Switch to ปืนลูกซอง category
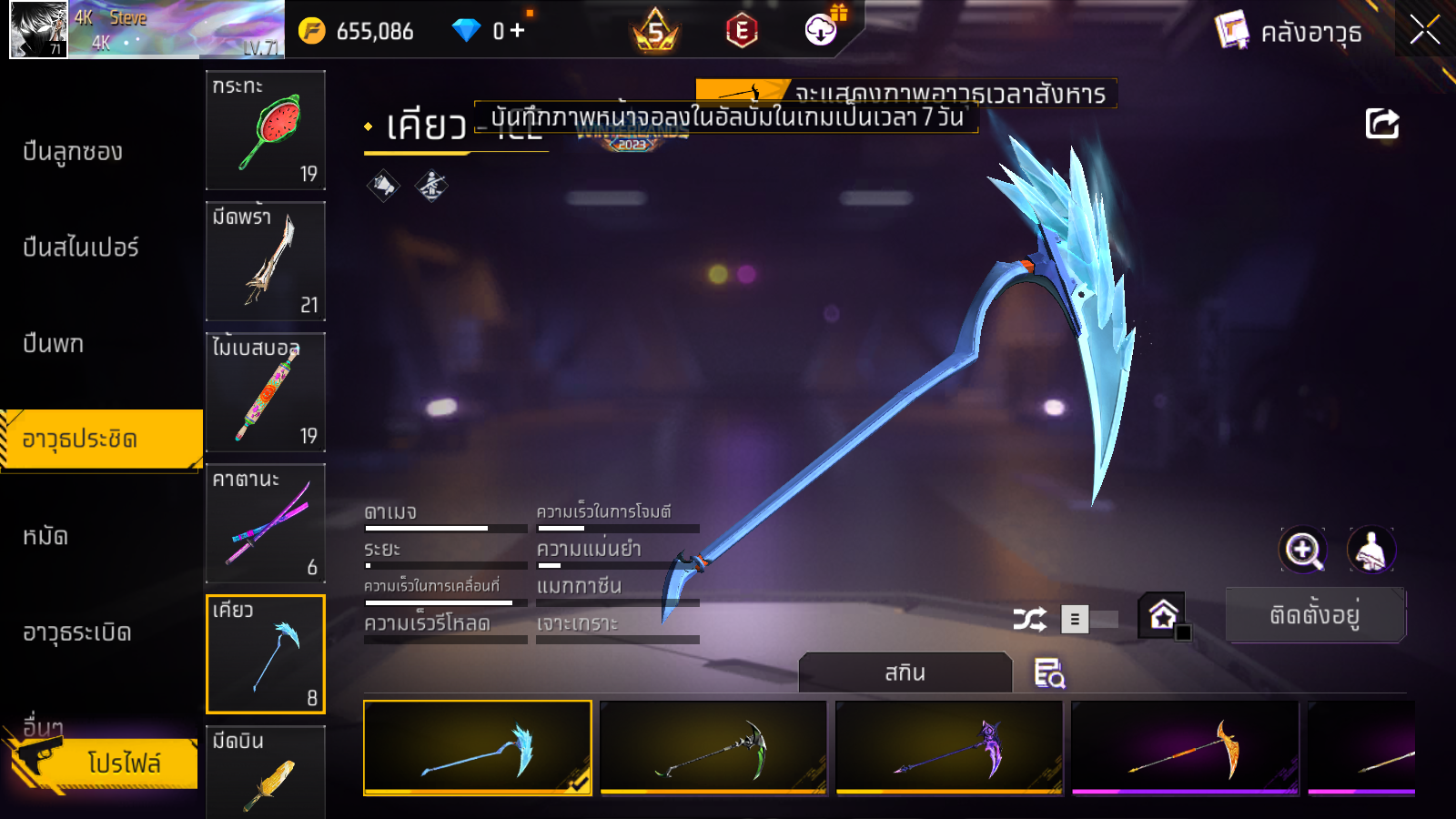The image size is (1456, 819). coord(73,152)
